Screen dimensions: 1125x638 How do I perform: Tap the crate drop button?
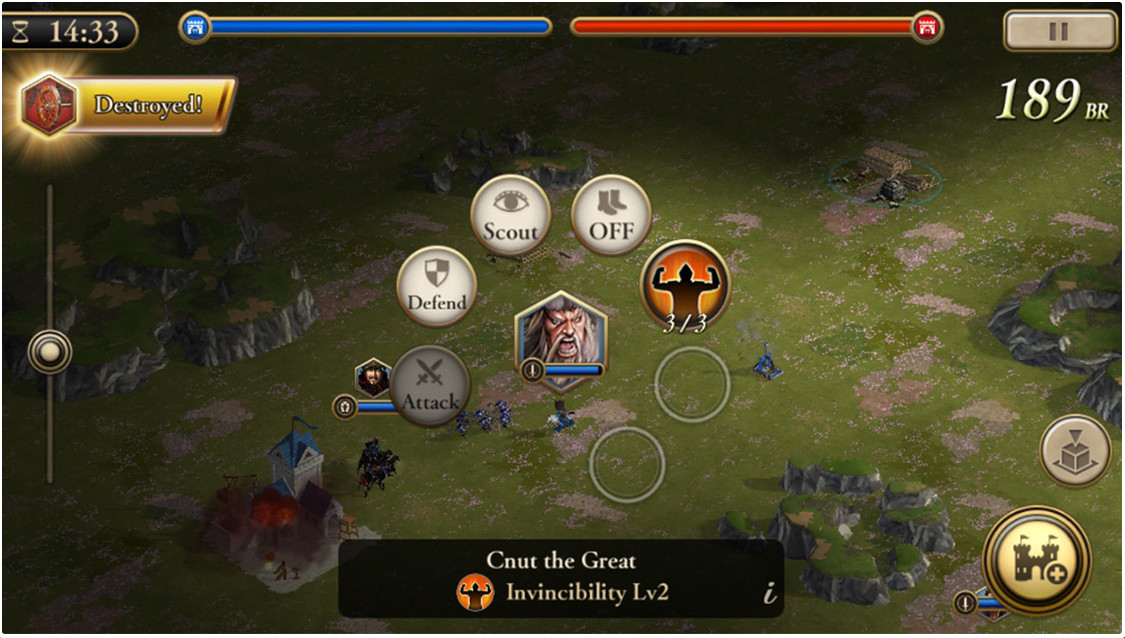pos(1076,452)
